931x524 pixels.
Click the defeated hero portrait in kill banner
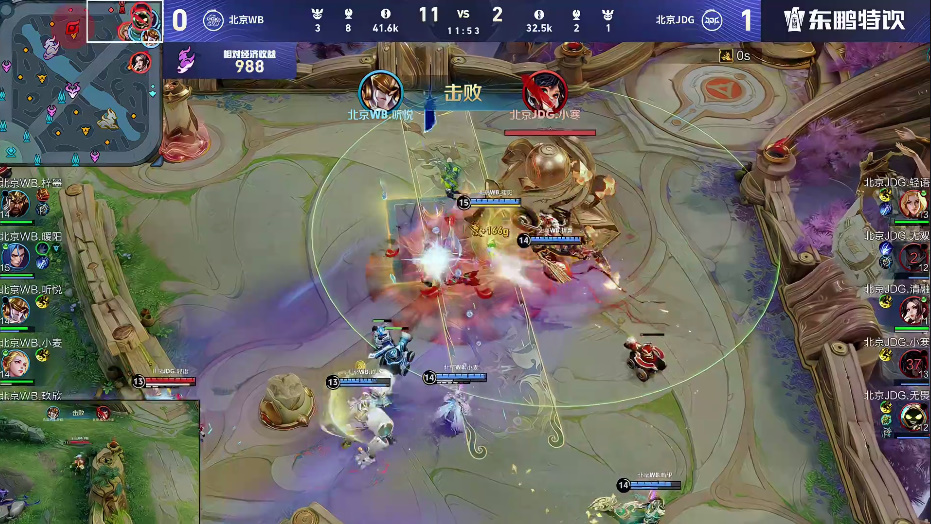pyautogui.click(x=544, y=91)
